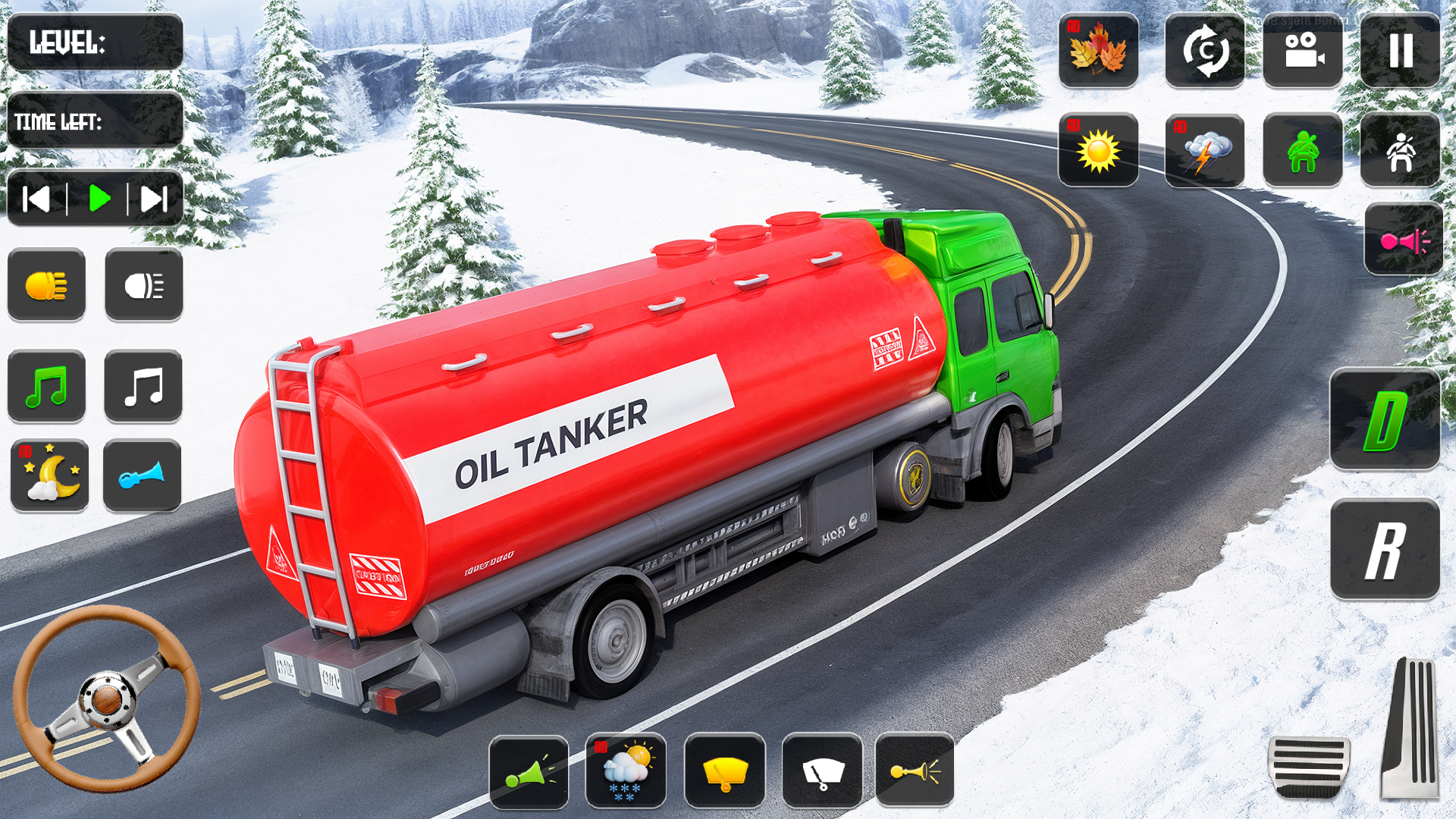Toggle the white headlight beam
Screen dimensions: 1456x819
[143, 285]
